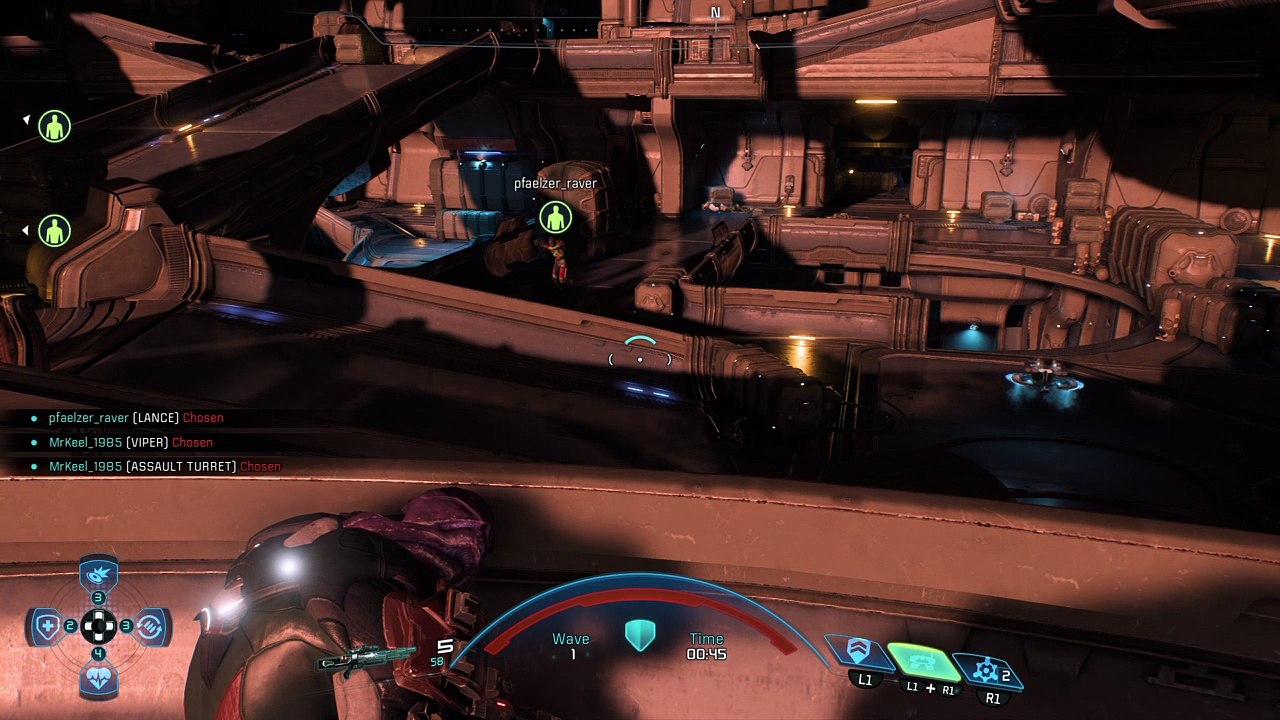Select the pfaelzer_raver Lance kill feed entry
The image size is (1280, 720).
pos(136,418)
